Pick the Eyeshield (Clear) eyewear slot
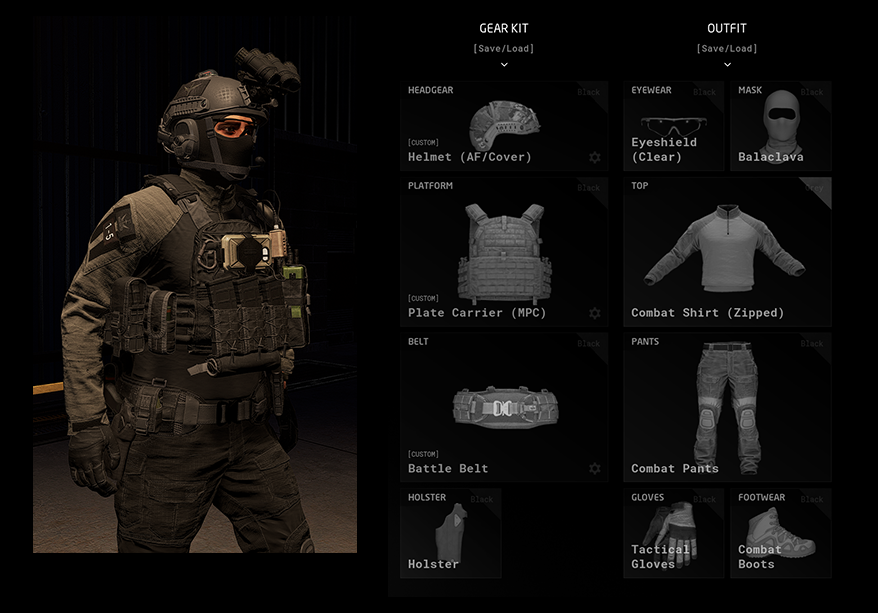Image resolution: width=878 pixels, height=613 pixels. tap(673, 126)
